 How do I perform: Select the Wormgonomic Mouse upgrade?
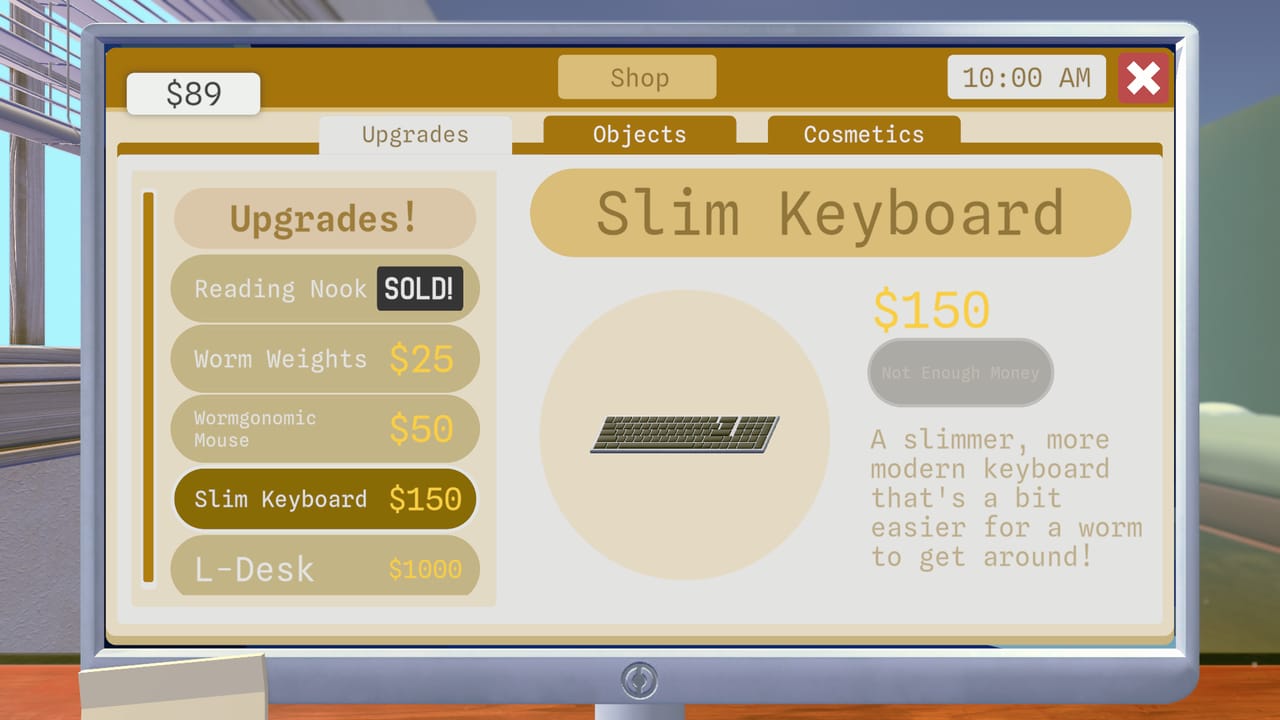[x=324, y=428]
